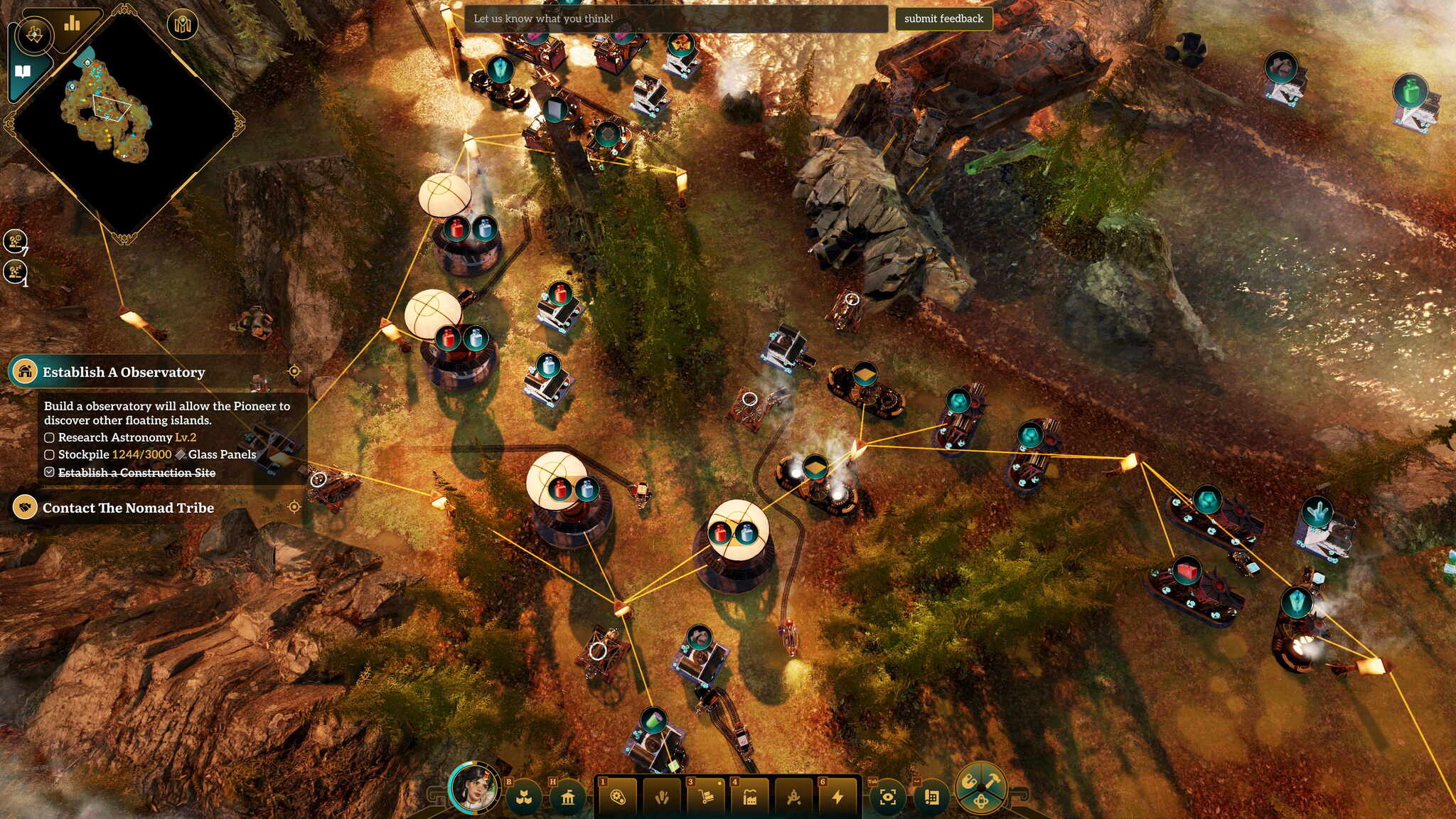Open the book journal tab
Viewport: 1456px width, 819px height.
click(x=23, y=73)
